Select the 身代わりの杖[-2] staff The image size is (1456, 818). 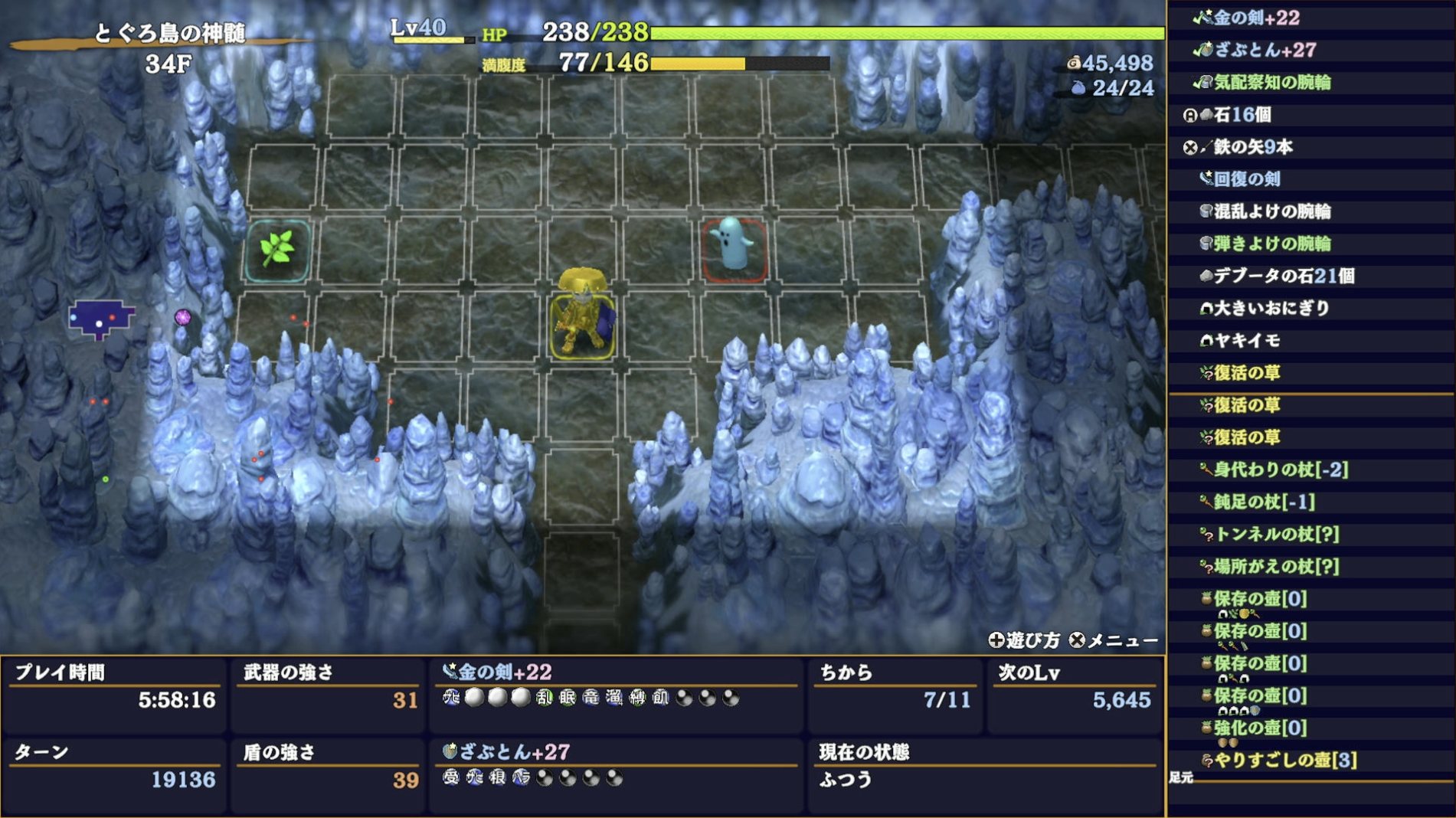1281,470
